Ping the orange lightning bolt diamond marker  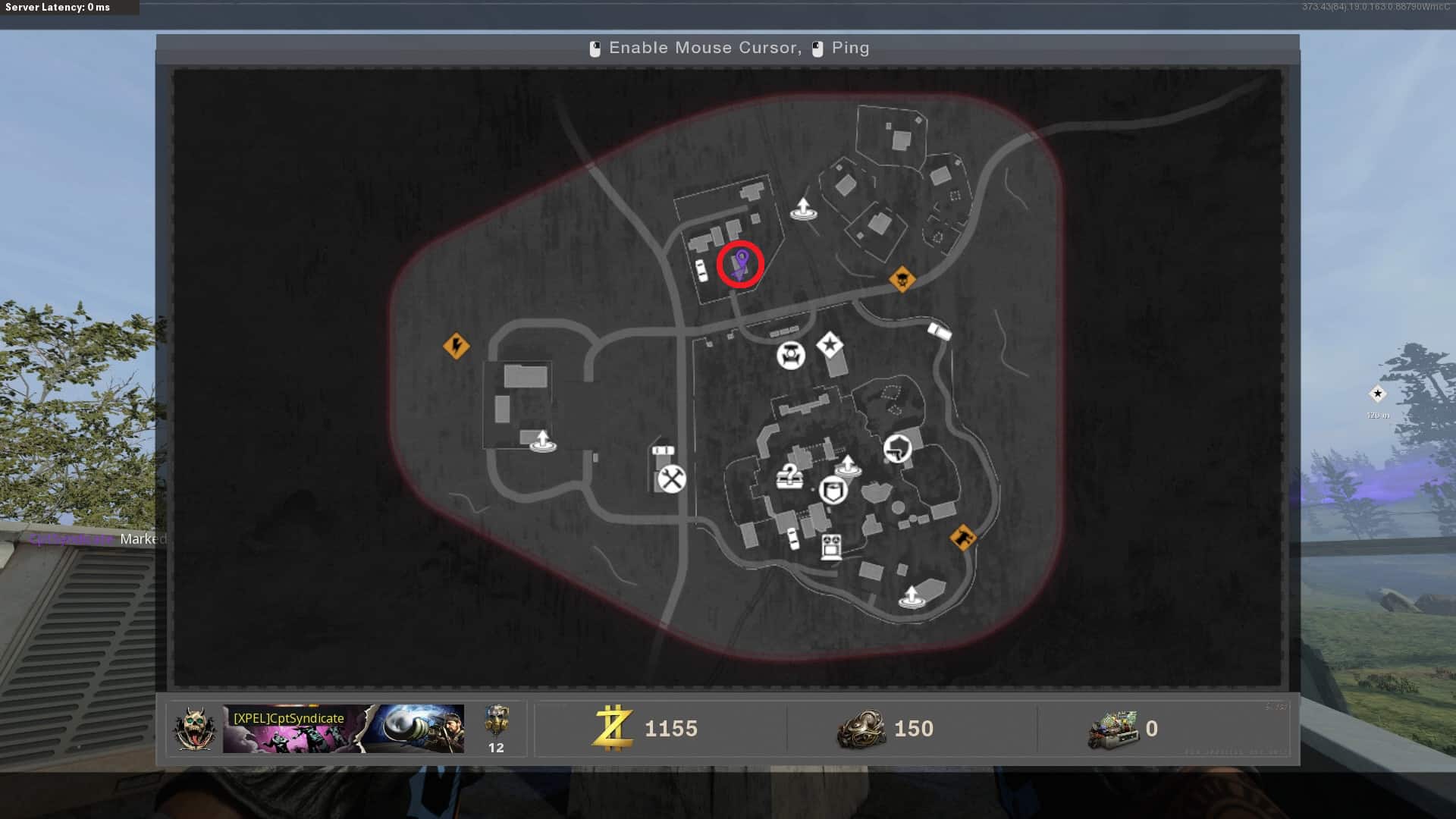456,347
